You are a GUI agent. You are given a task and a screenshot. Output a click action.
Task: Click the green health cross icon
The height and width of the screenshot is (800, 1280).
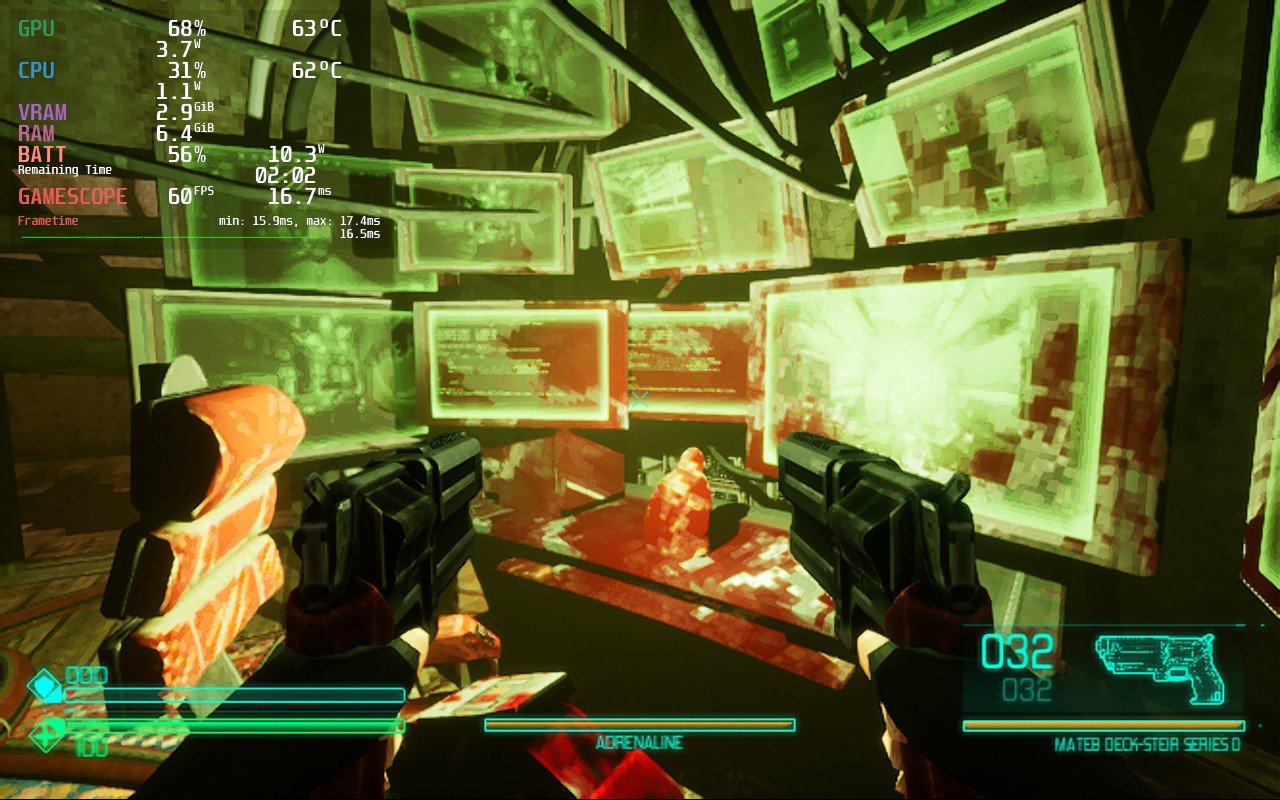pyautogui.click(x=47, y=737)
